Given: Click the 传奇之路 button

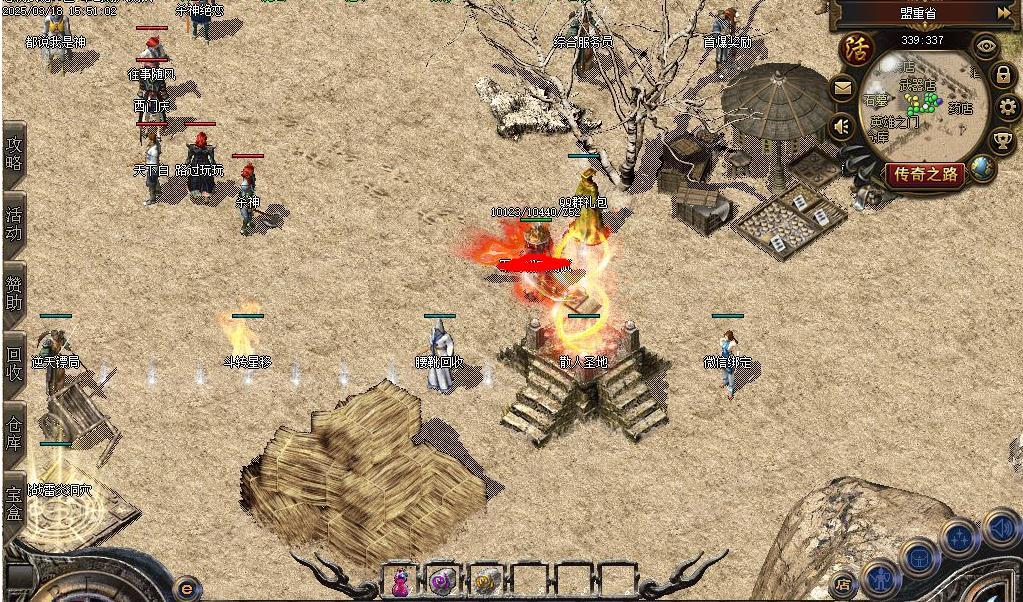Looking at the screenshot, I should 925,174.
